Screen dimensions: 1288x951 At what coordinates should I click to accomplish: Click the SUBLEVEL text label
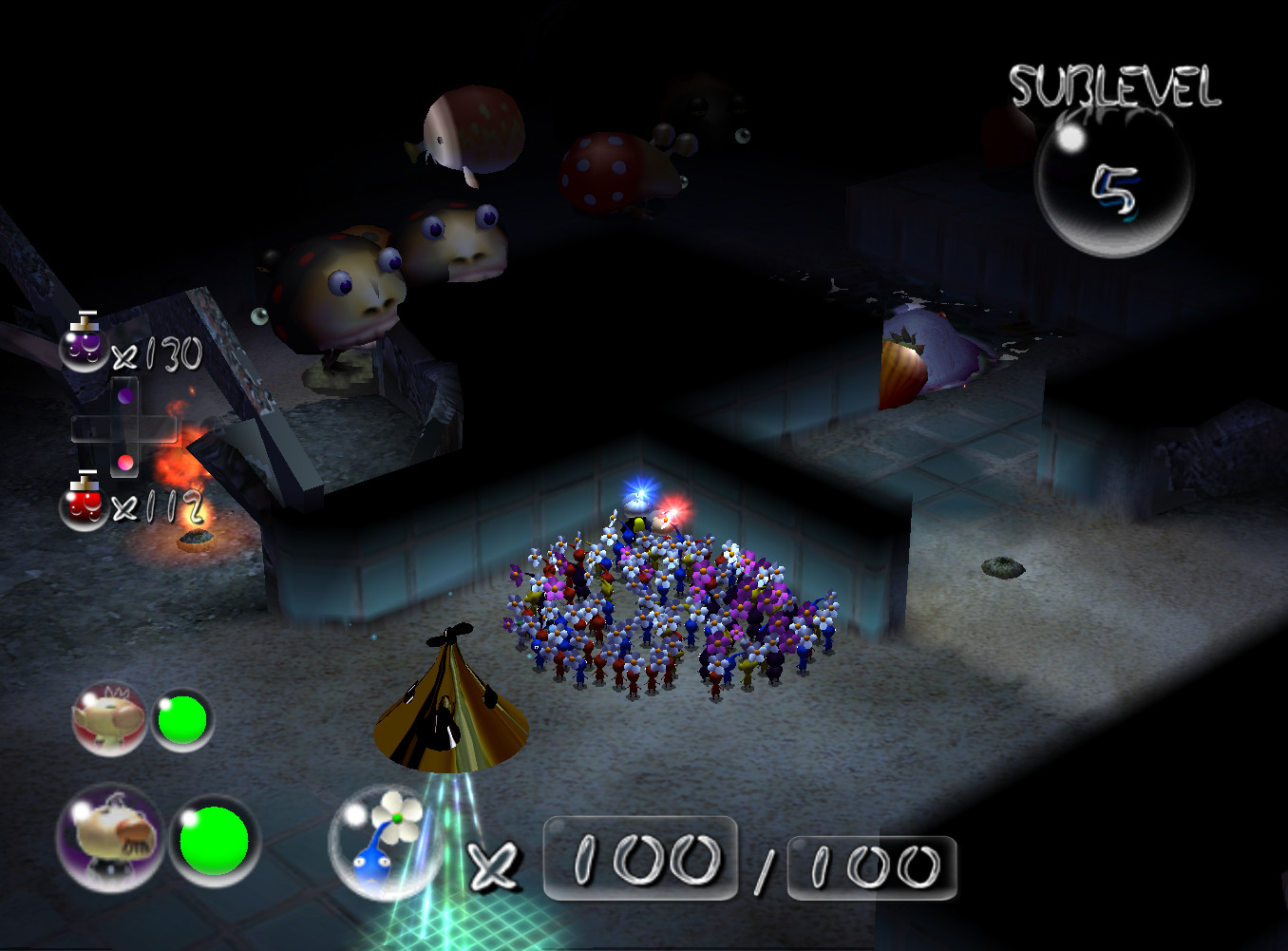tap(1116, 86)
